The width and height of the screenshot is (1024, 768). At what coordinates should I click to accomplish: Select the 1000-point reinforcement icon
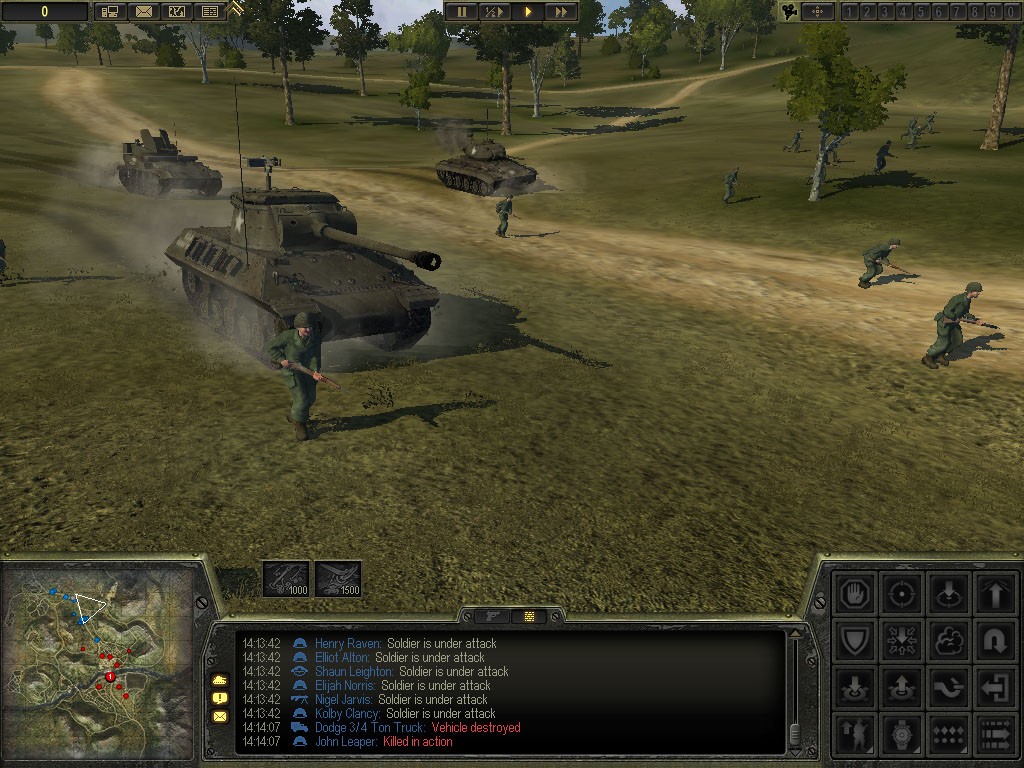(285, 579)
